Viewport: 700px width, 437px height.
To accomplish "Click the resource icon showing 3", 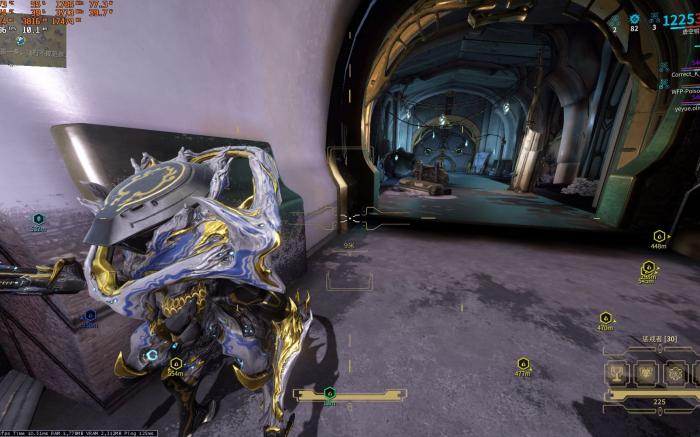I will click(654, 19).
